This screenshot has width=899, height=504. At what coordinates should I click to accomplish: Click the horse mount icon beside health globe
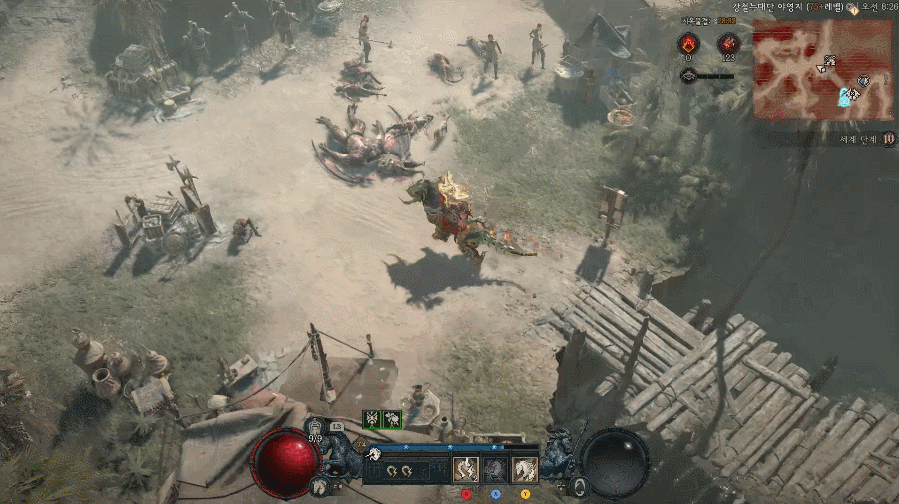(x=320, y=487)
